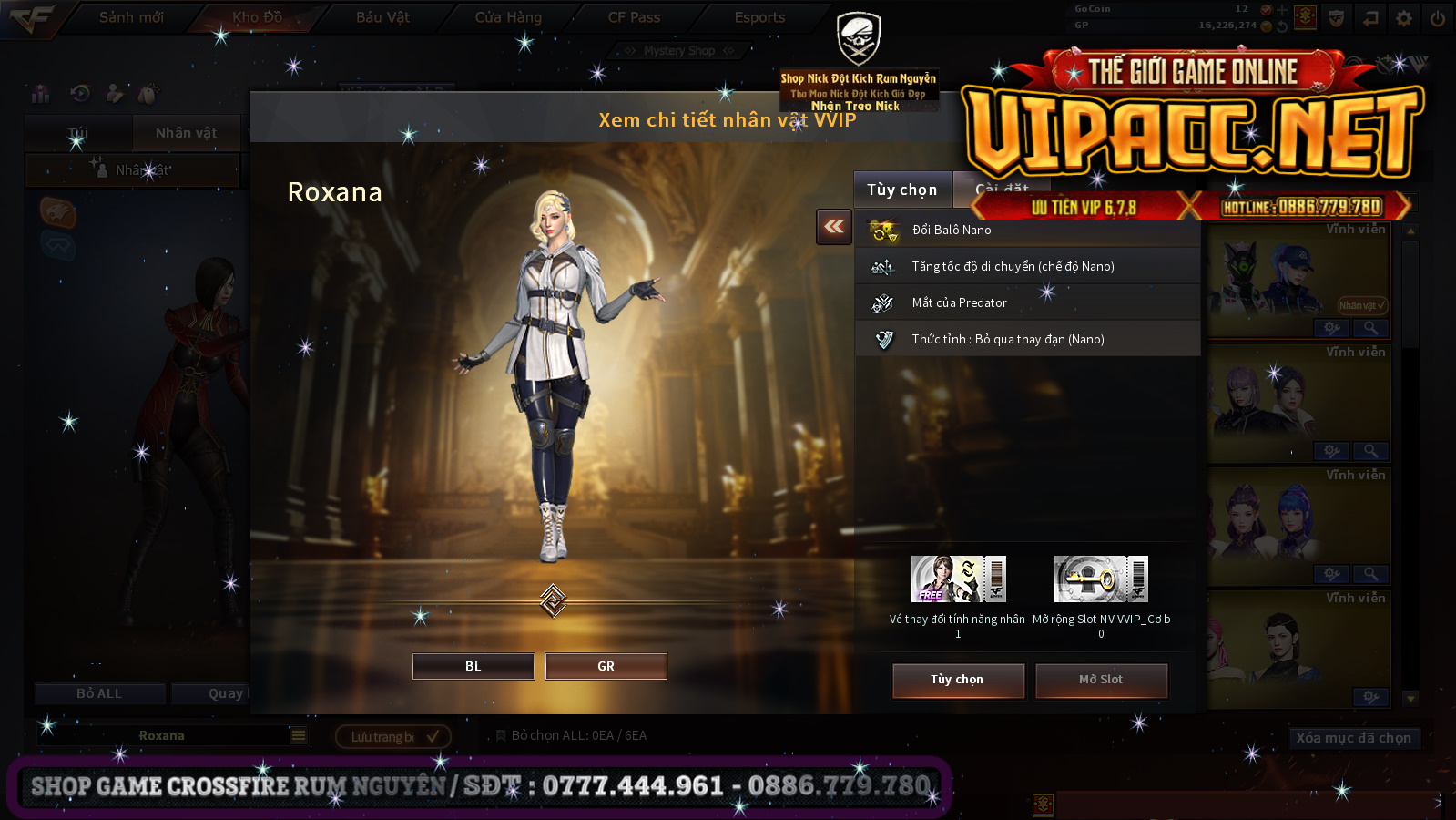This screenshot has width=1456, height=820.
Task: Open the Mystery Shop link
Action: [x=679, y=51]
